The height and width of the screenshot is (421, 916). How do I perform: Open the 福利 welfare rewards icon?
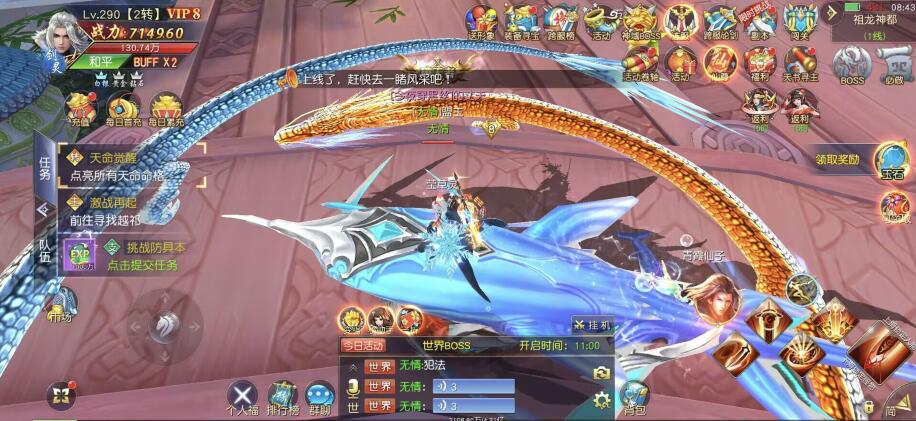pyautogui.click(x=760, y=62)
